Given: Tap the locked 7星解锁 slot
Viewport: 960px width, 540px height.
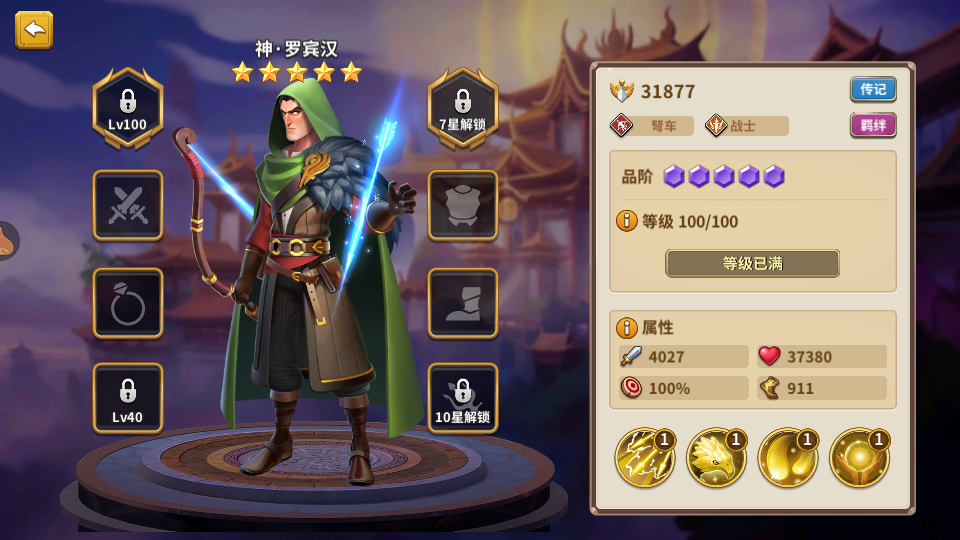Looking at the screenshot, I should click(463, 108).
